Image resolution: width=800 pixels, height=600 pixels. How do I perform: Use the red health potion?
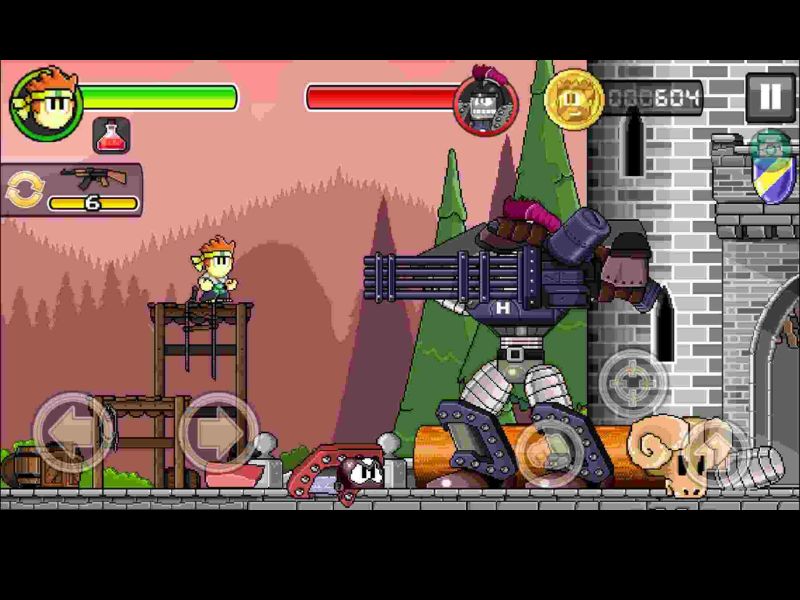tap(112, 136)
